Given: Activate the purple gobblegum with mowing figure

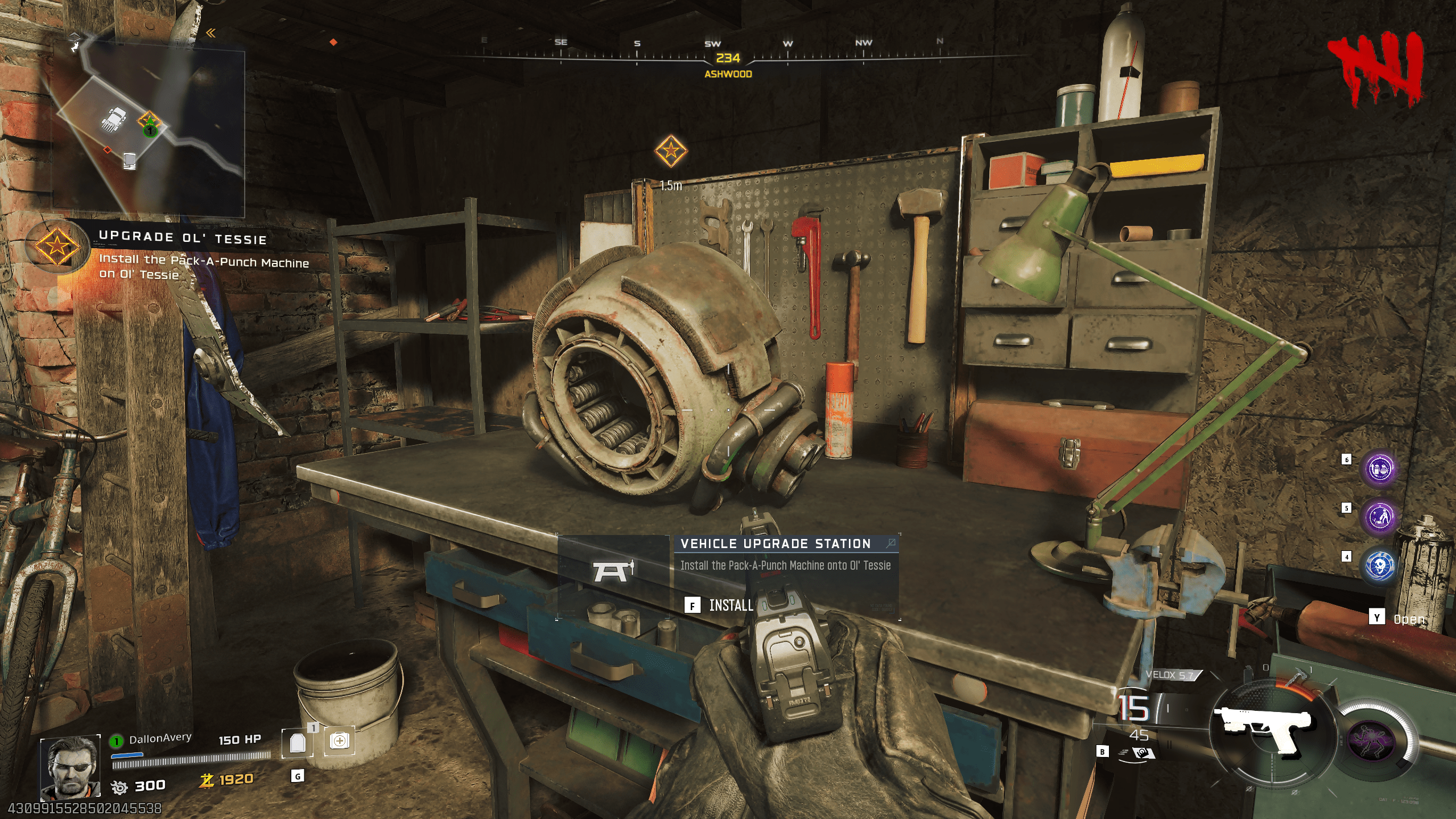Looking at the screenshot, I should pyautogui.click(x=1380, y=517).
